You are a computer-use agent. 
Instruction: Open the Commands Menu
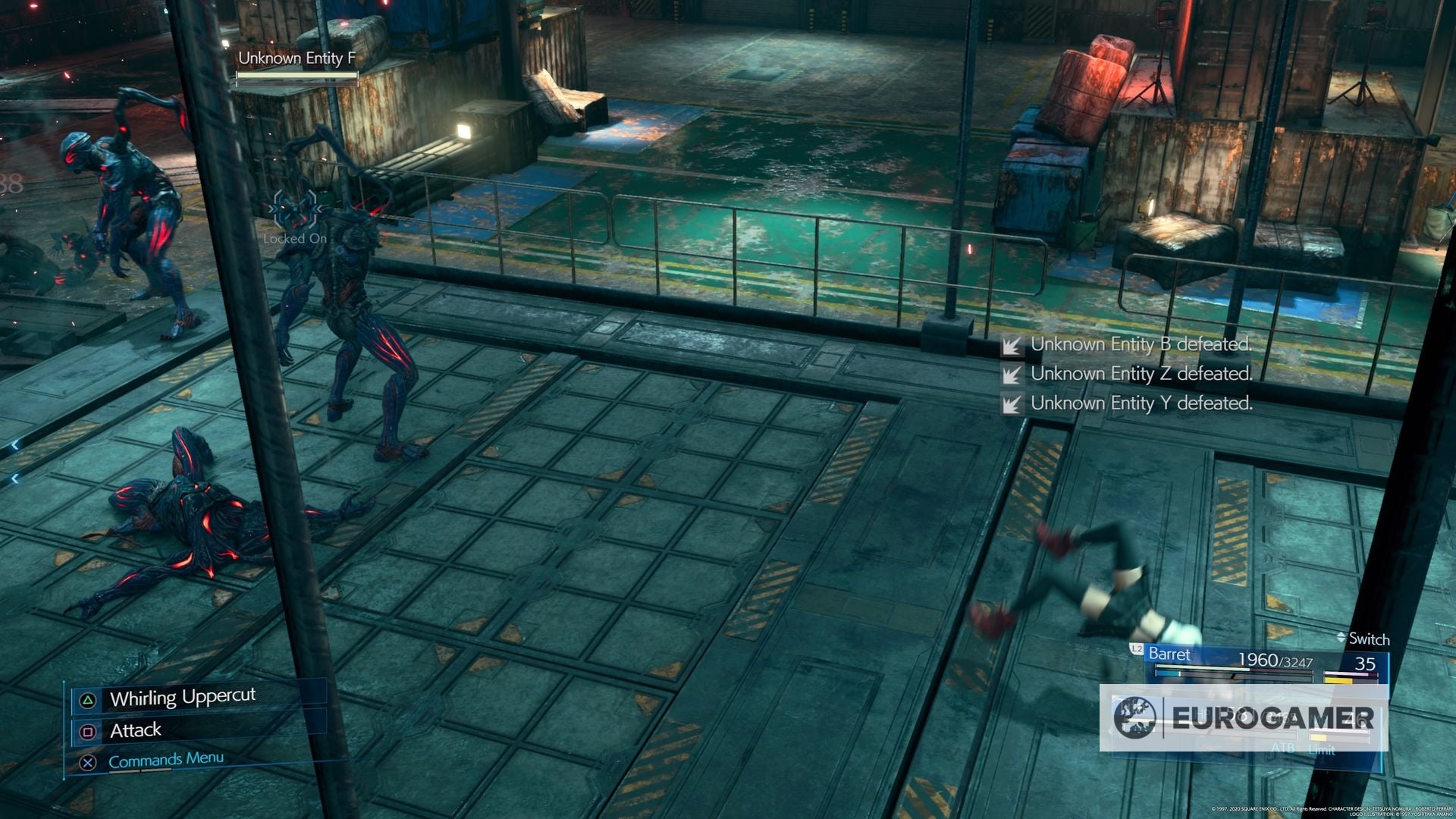click(165, 760)
